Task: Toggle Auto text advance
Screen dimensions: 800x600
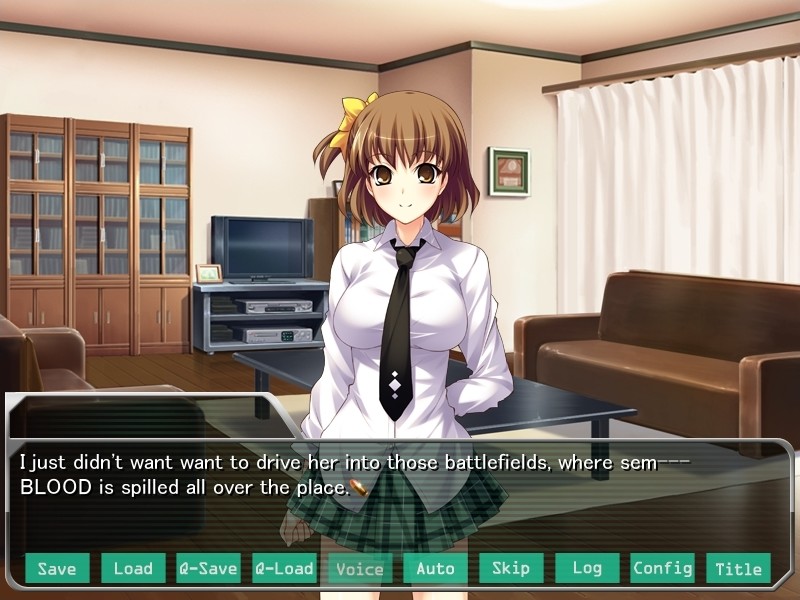Action: pos(435,568)
